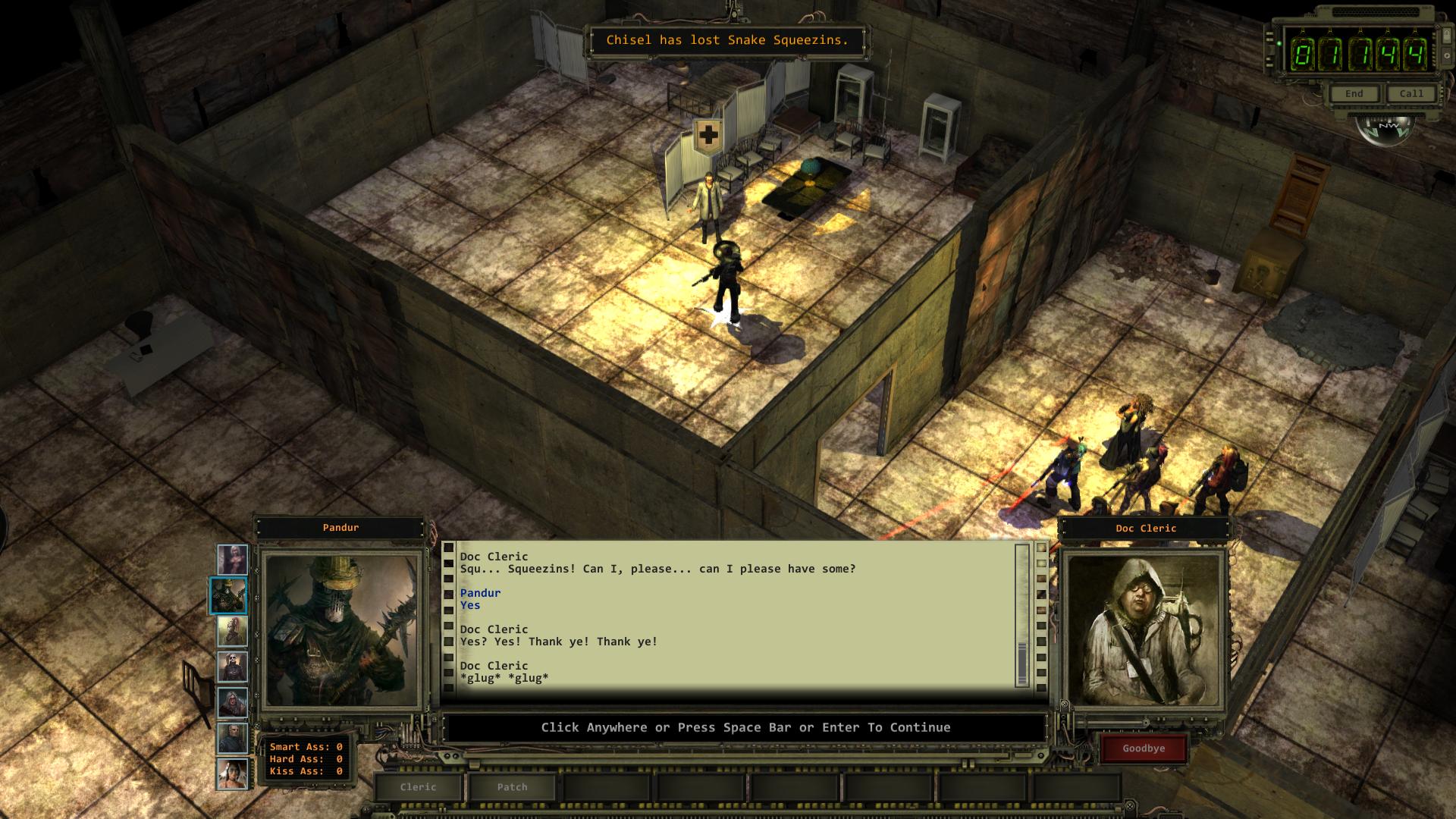The image size is (1456, 819).
Task: Click Doc Cleric's large portrait
Action: [x=1144, y=629]
